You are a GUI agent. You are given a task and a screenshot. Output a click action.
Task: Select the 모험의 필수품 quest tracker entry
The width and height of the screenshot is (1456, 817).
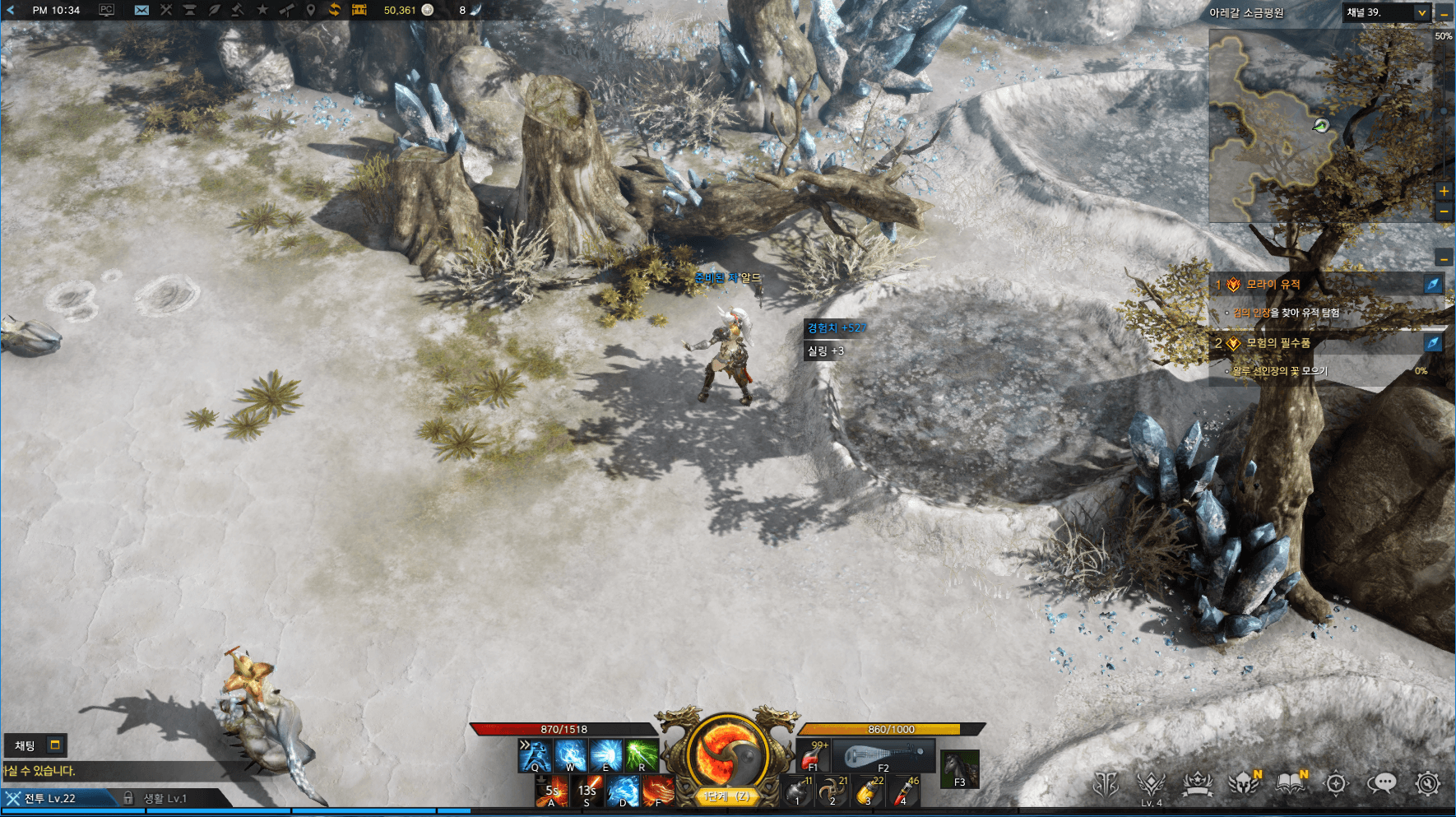click(1277, 343)
